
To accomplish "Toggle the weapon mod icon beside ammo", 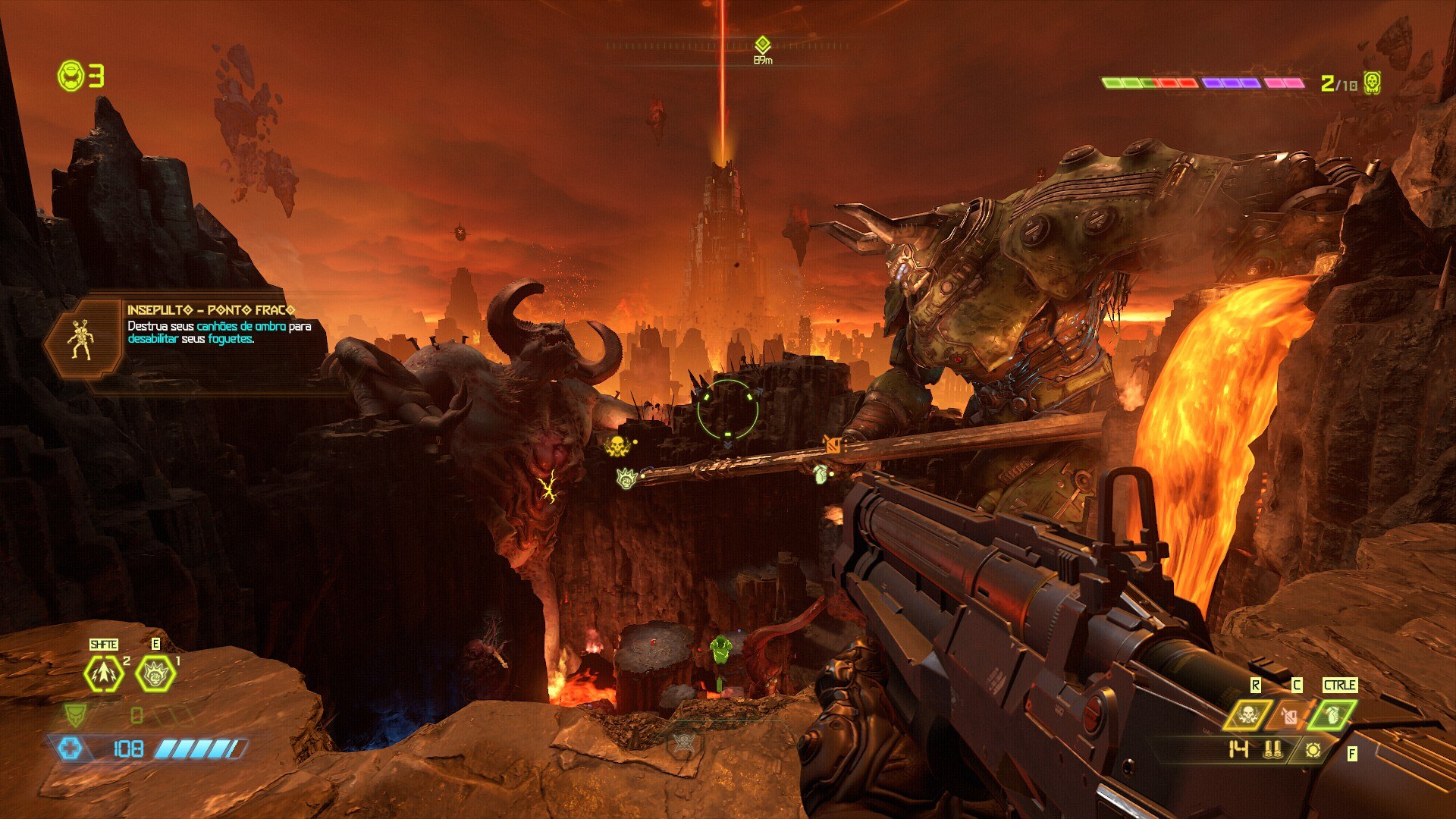I will pyautogui.click(x=1313, y=750).
